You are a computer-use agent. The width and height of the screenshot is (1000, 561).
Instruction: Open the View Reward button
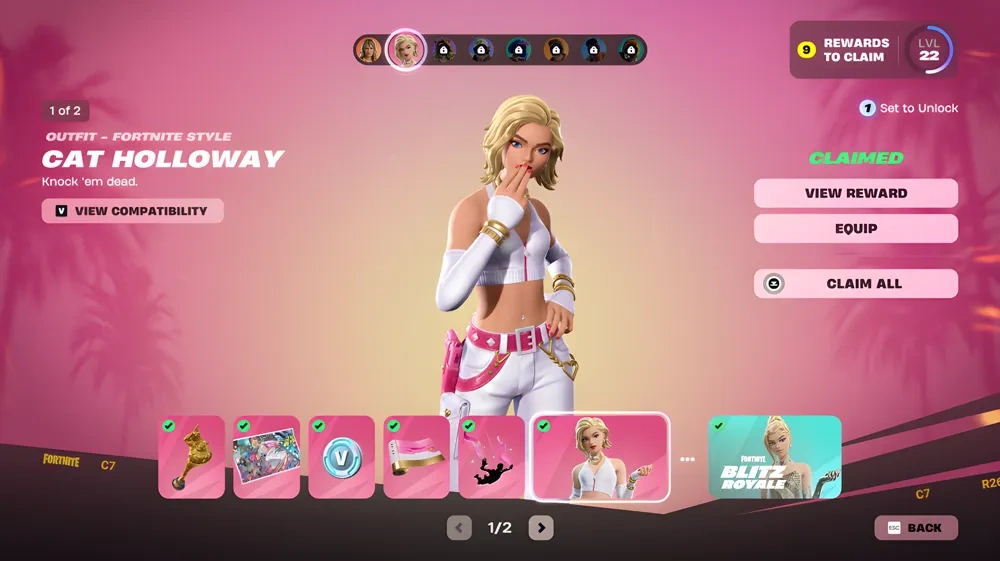point(855,193)
